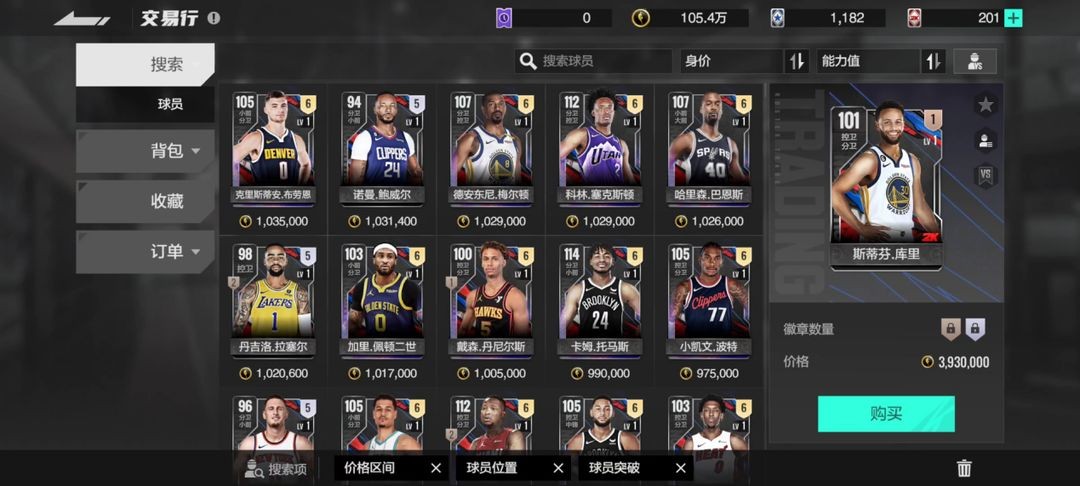Remove the 球员突破 filter
This screenshot has width=1080, height=486.
click(681, 468)
